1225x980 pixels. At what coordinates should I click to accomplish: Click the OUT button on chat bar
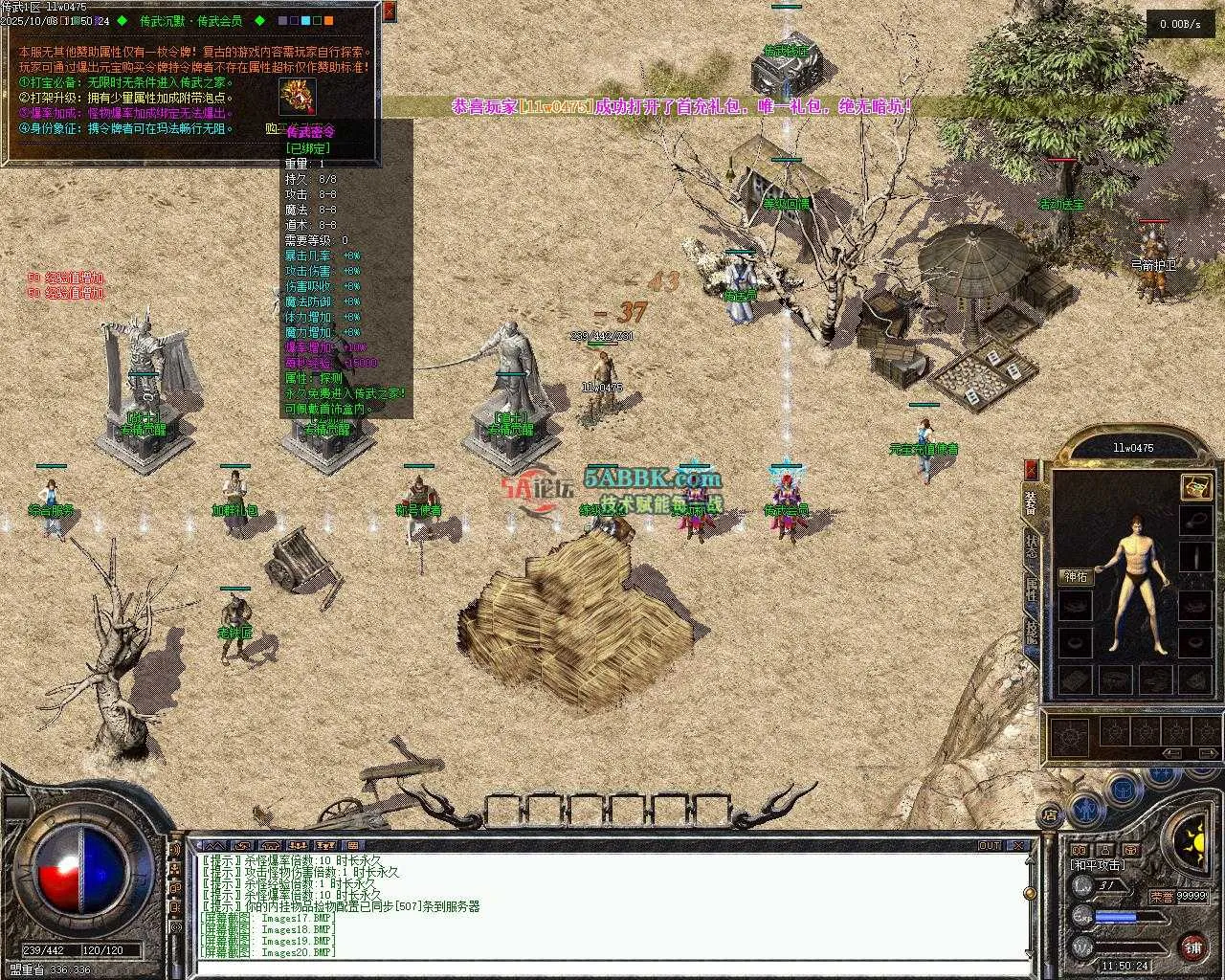(x=989, y=846)
